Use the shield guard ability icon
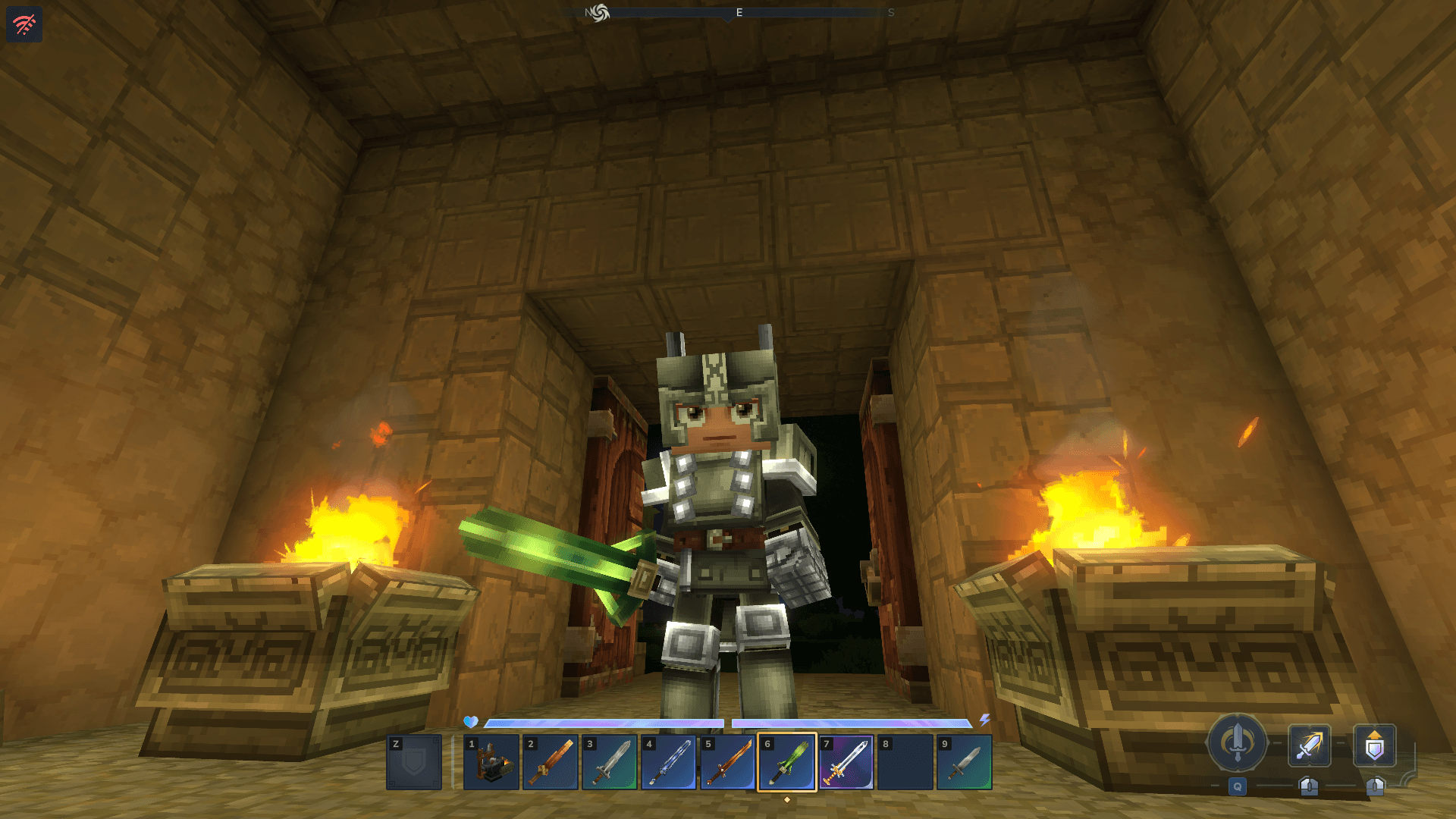Screen dimensions: 1456x819 (x=1375, y=745)
